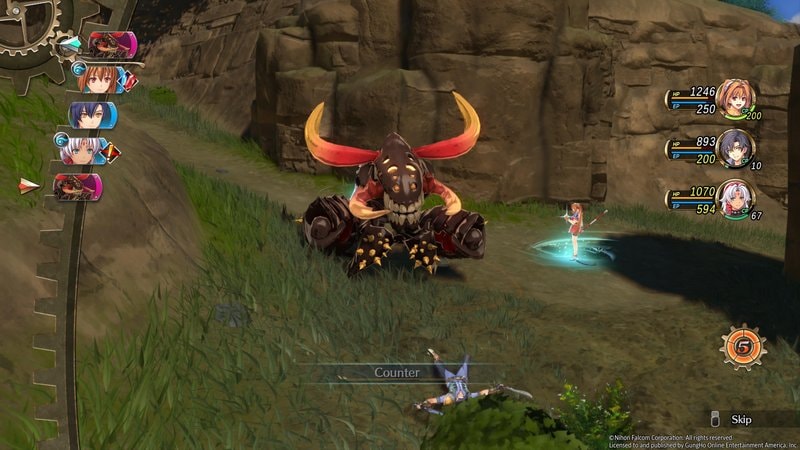Click the monster turn portrait beside the orange arrow
This screenshot has width=800, height=450.
78,187
